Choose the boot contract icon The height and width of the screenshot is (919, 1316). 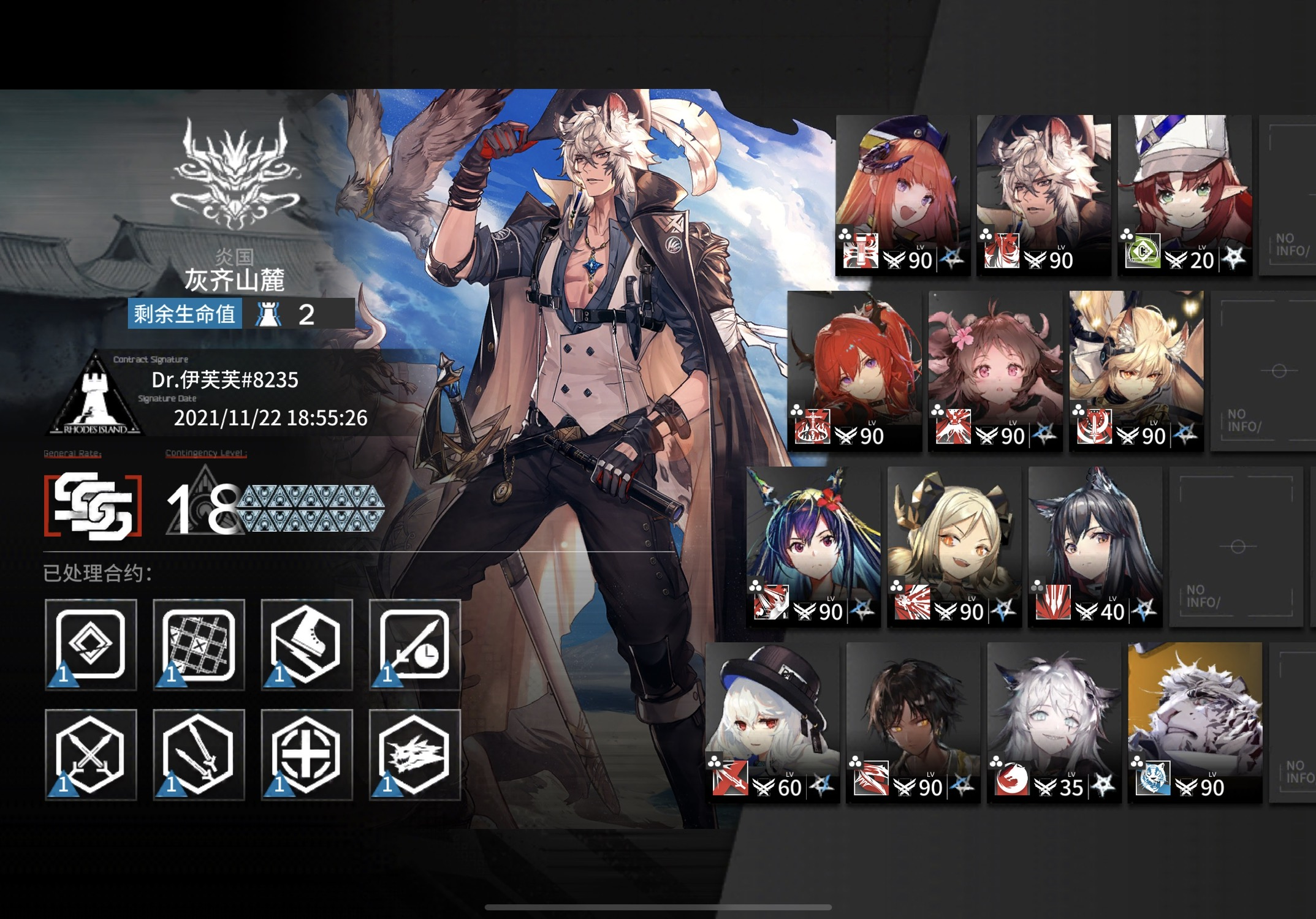pyautogui.click(x=306, y=645)
